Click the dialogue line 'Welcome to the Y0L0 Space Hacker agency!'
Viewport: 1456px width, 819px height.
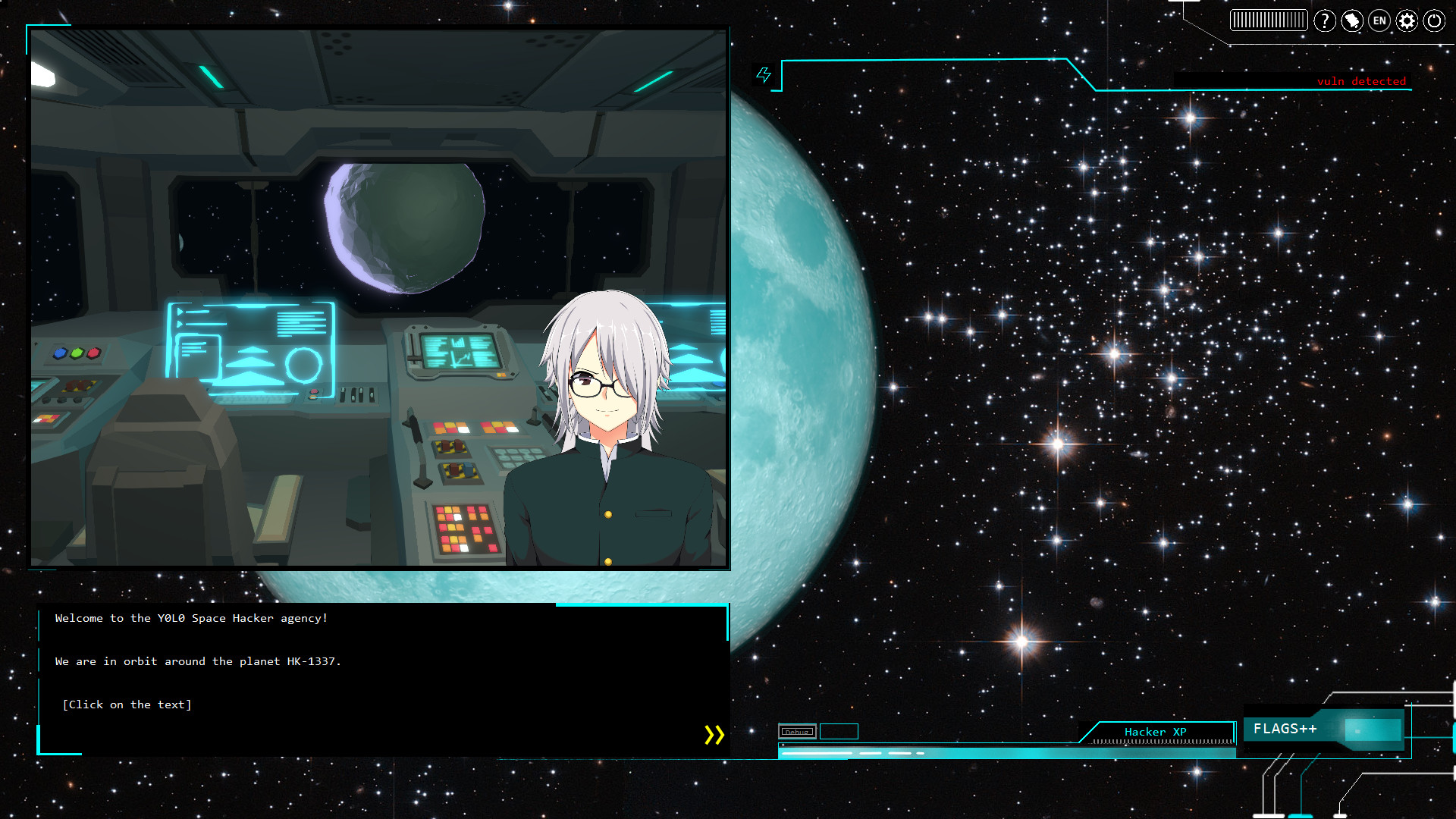coord(191,618)
